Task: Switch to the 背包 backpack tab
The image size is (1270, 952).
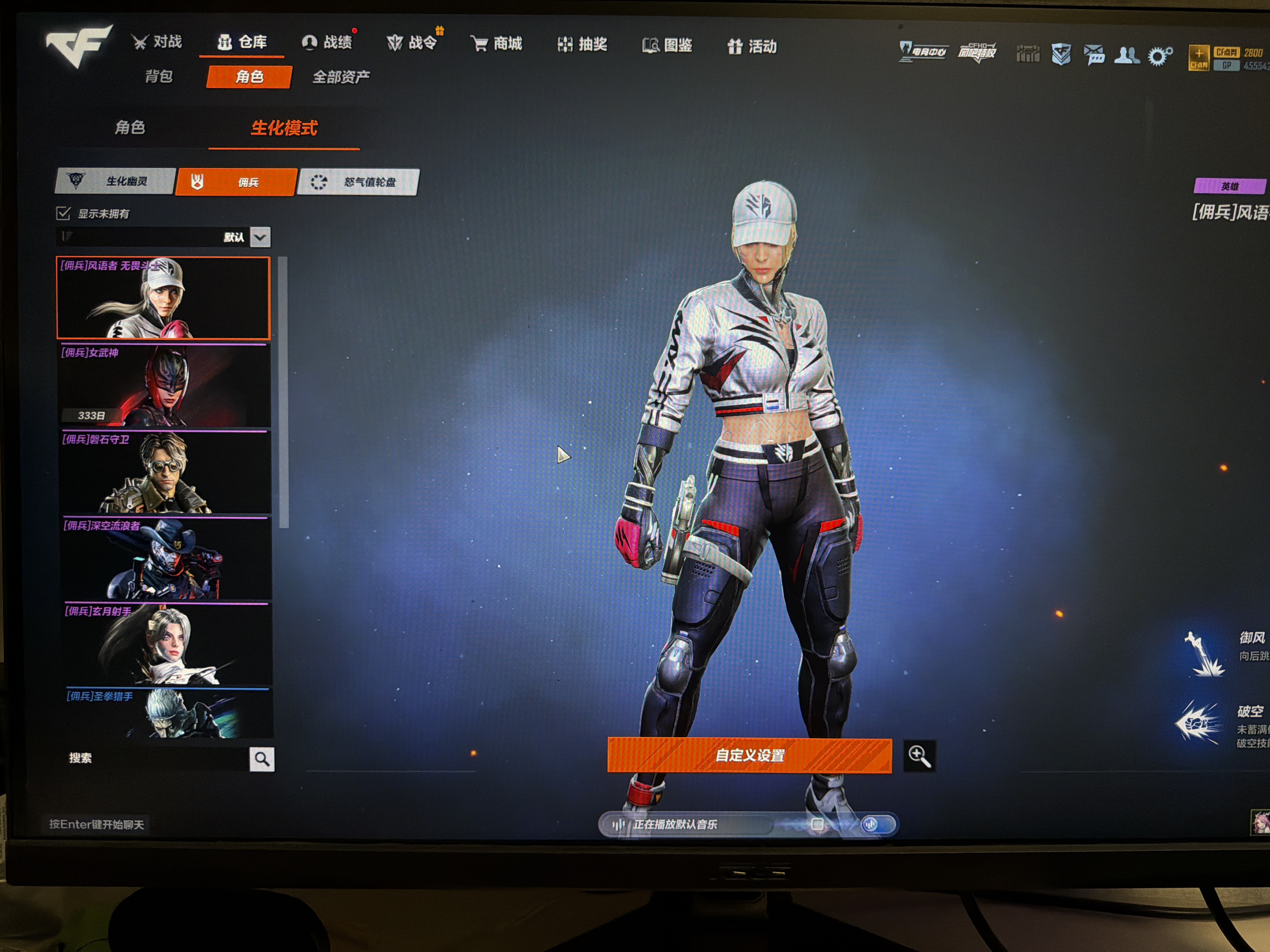Action: (x=159, y=76)
